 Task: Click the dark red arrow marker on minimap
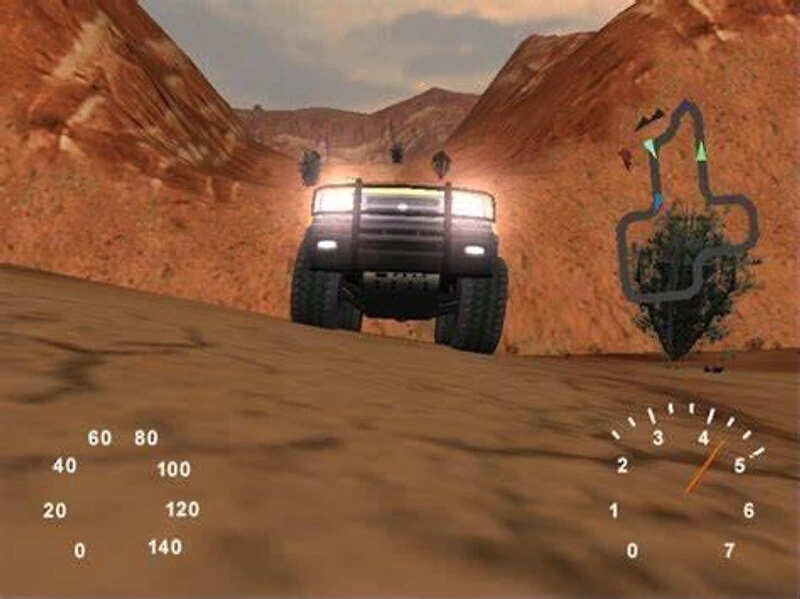coord(625,158)
